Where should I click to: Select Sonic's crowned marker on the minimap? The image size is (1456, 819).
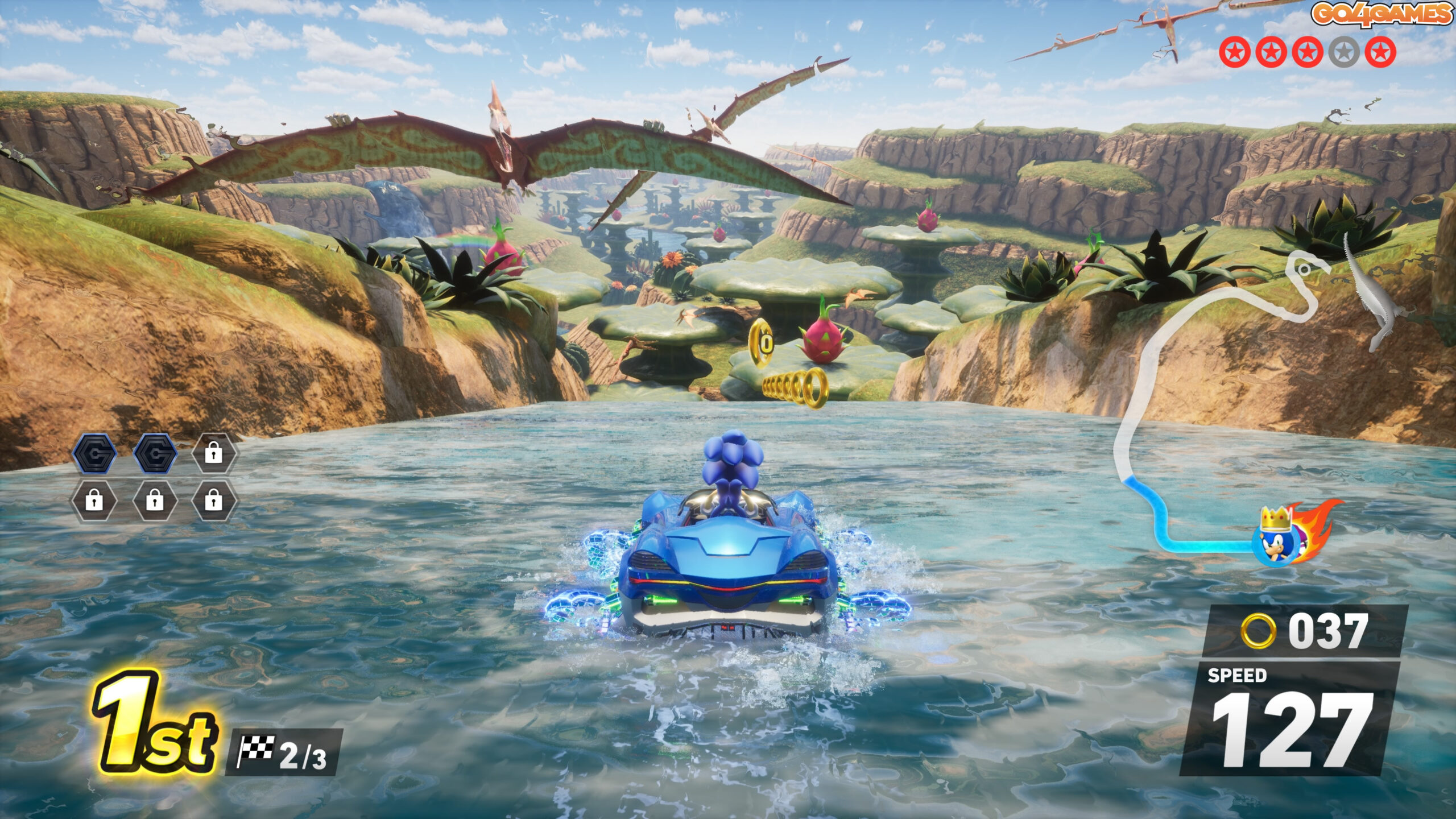1277,541
